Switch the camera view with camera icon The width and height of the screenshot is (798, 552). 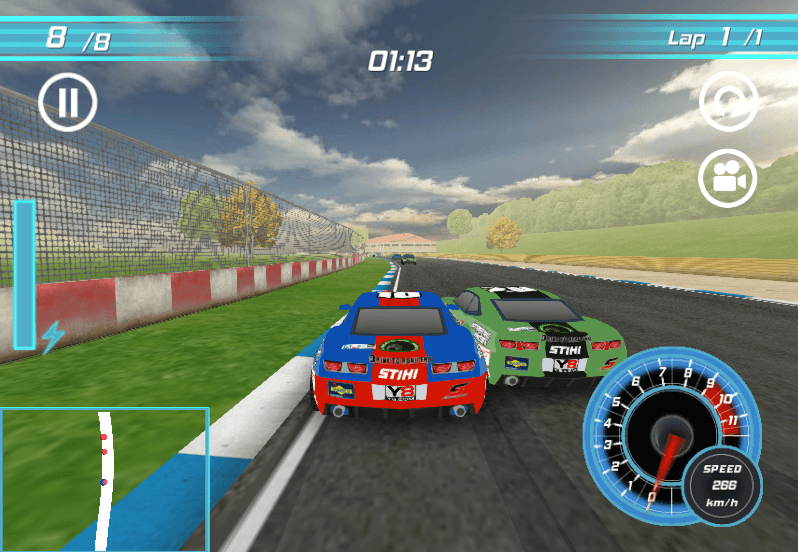(728, 179)
